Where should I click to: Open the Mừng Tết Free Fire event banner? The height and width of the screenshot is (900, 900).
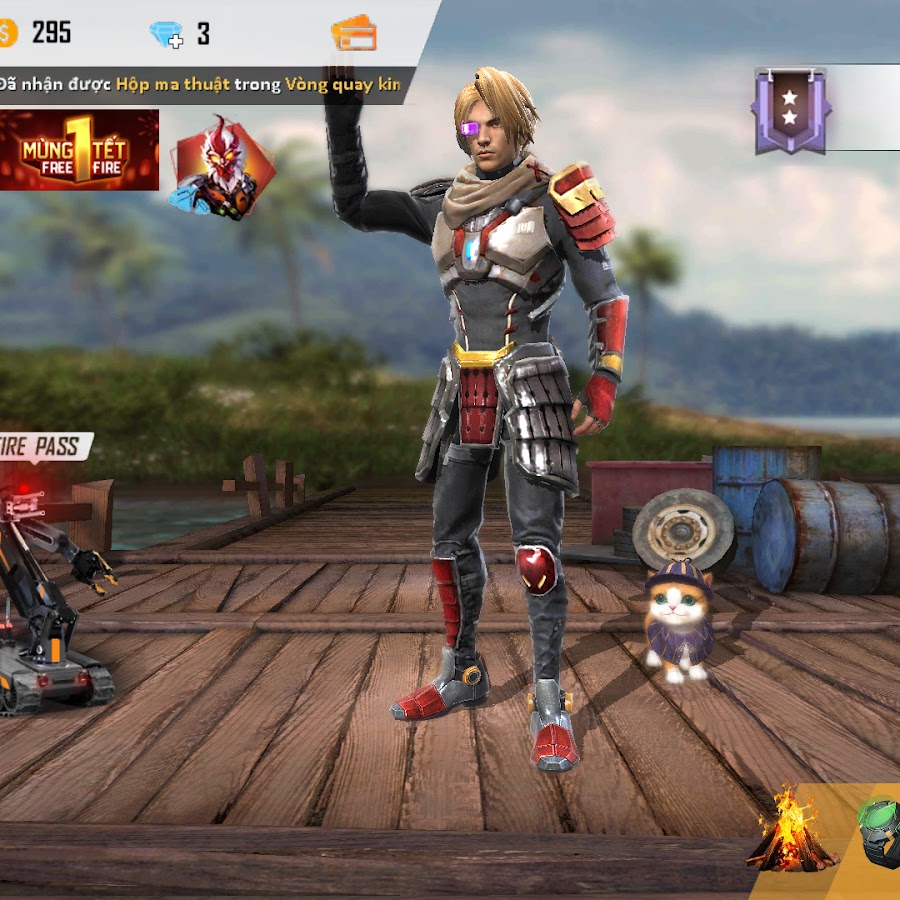point(78,150)
